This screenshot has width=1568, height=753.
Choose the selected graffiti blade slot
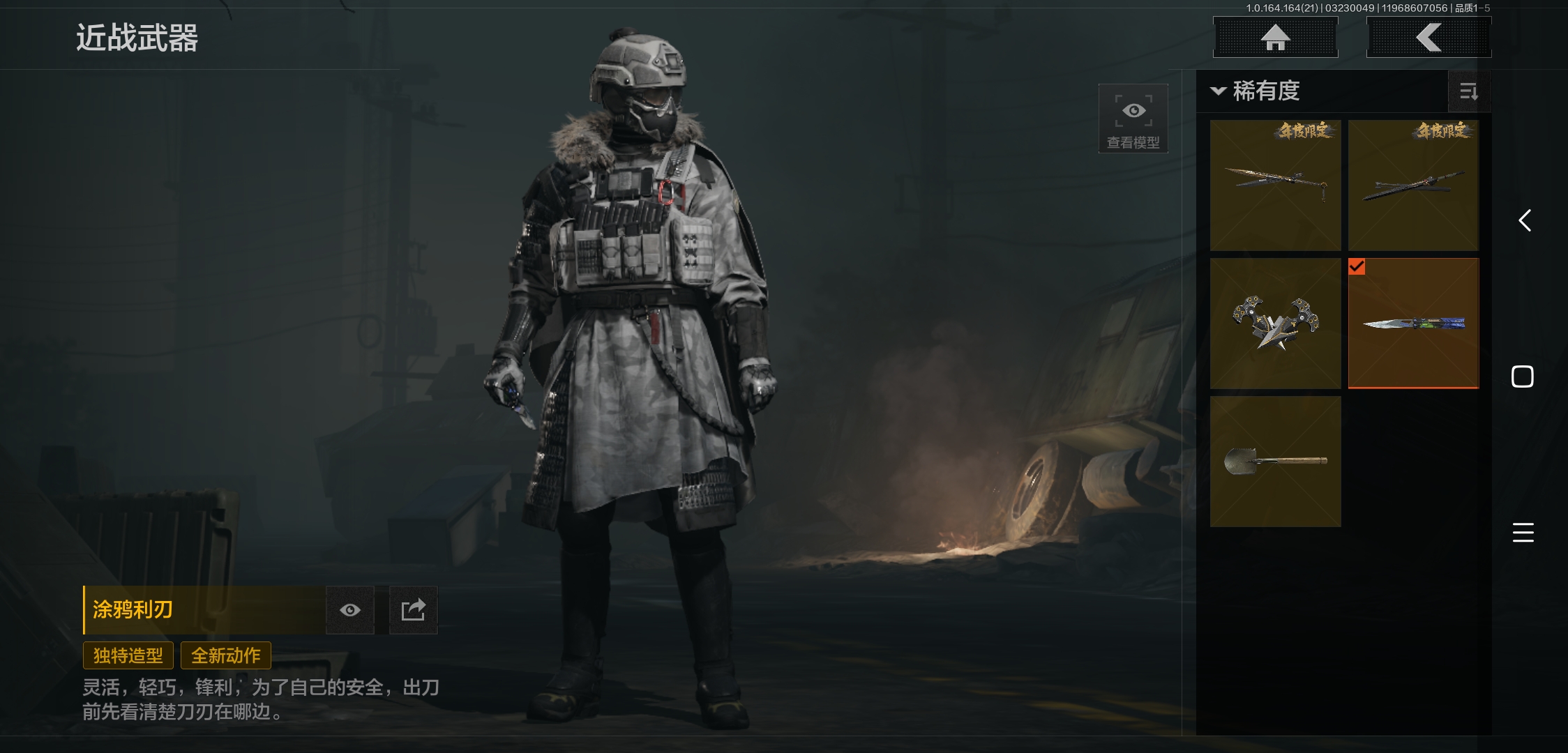click(1413, 323)
